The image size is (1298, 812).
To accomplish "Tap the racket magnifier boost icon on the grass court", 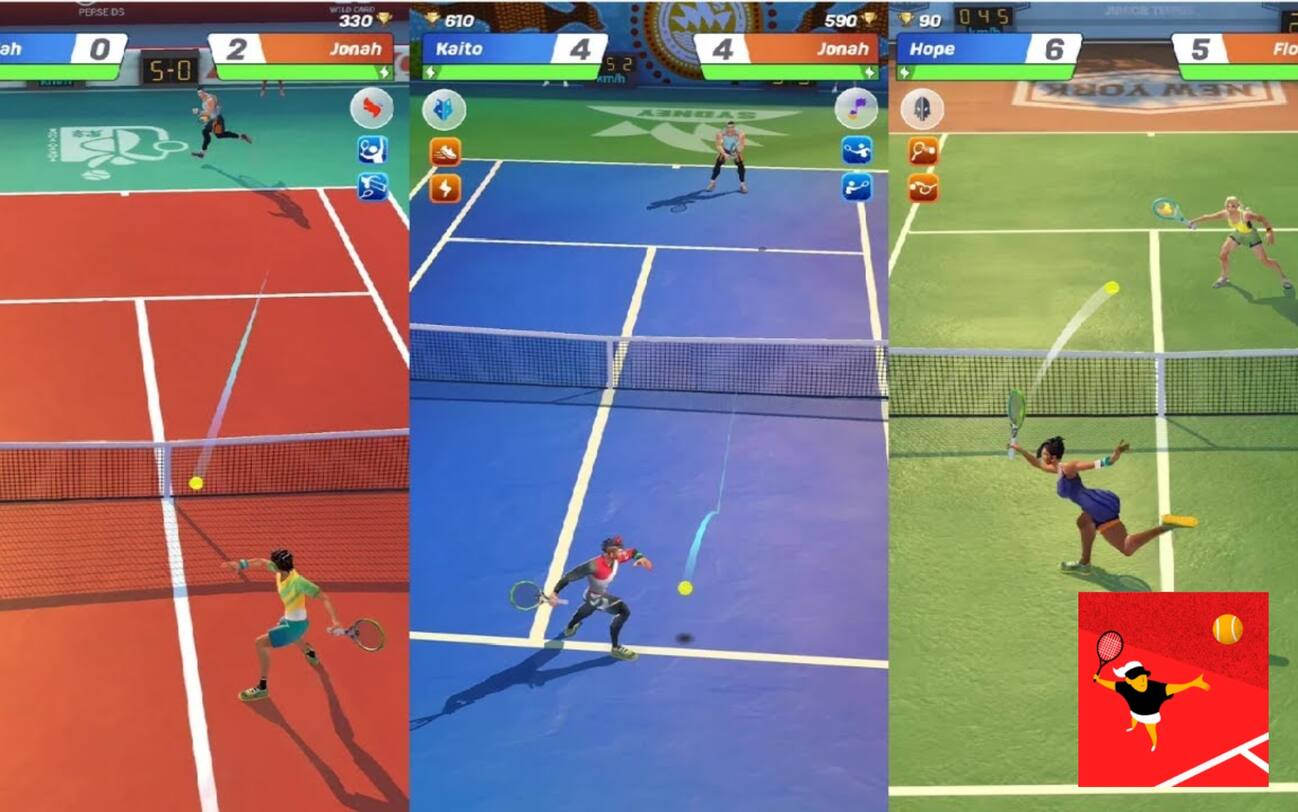I will pos(921,148).
